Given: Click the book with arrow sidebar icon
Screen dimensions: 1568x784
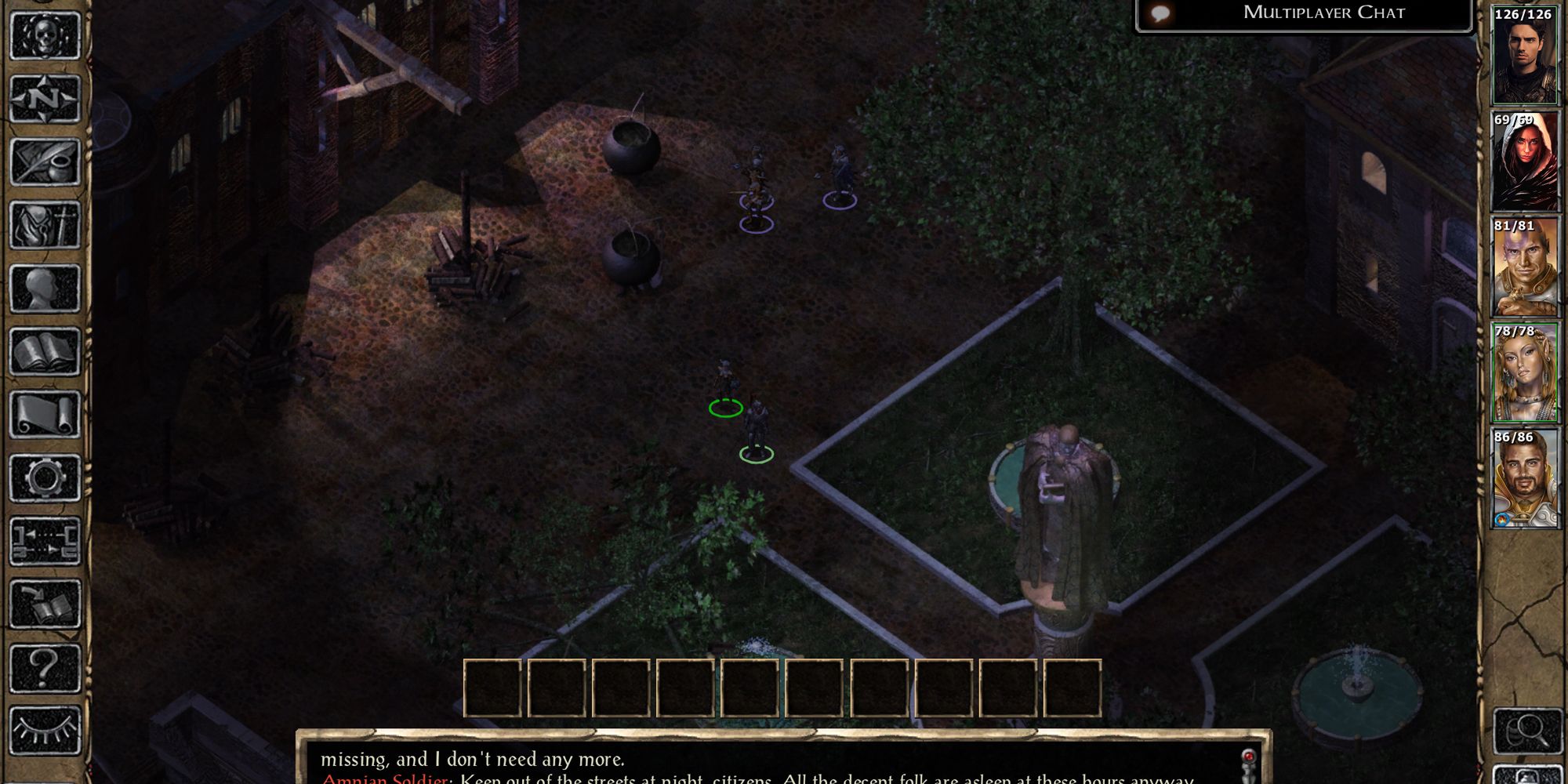Looking at the screenshot, I should [x=45, y=604].
